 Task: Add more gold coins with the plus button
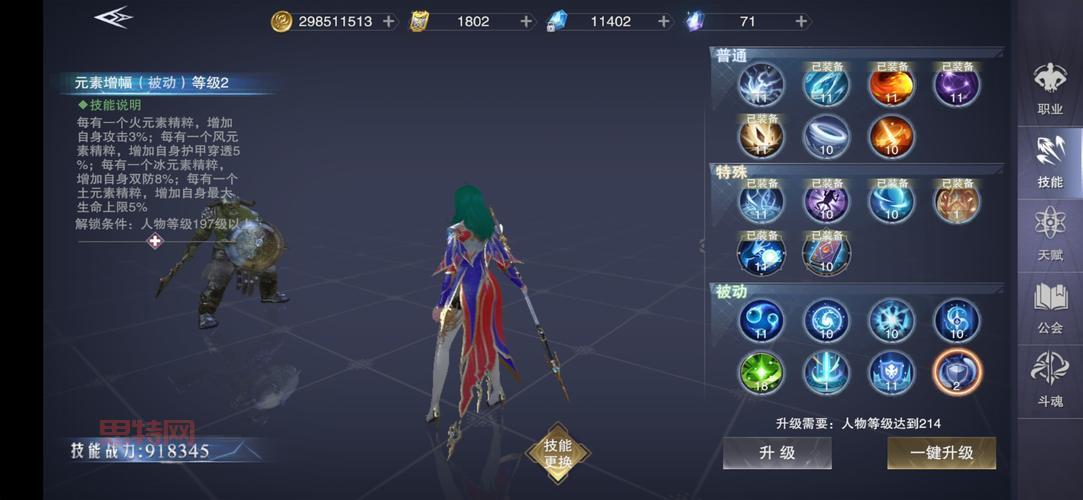(389, 21)
